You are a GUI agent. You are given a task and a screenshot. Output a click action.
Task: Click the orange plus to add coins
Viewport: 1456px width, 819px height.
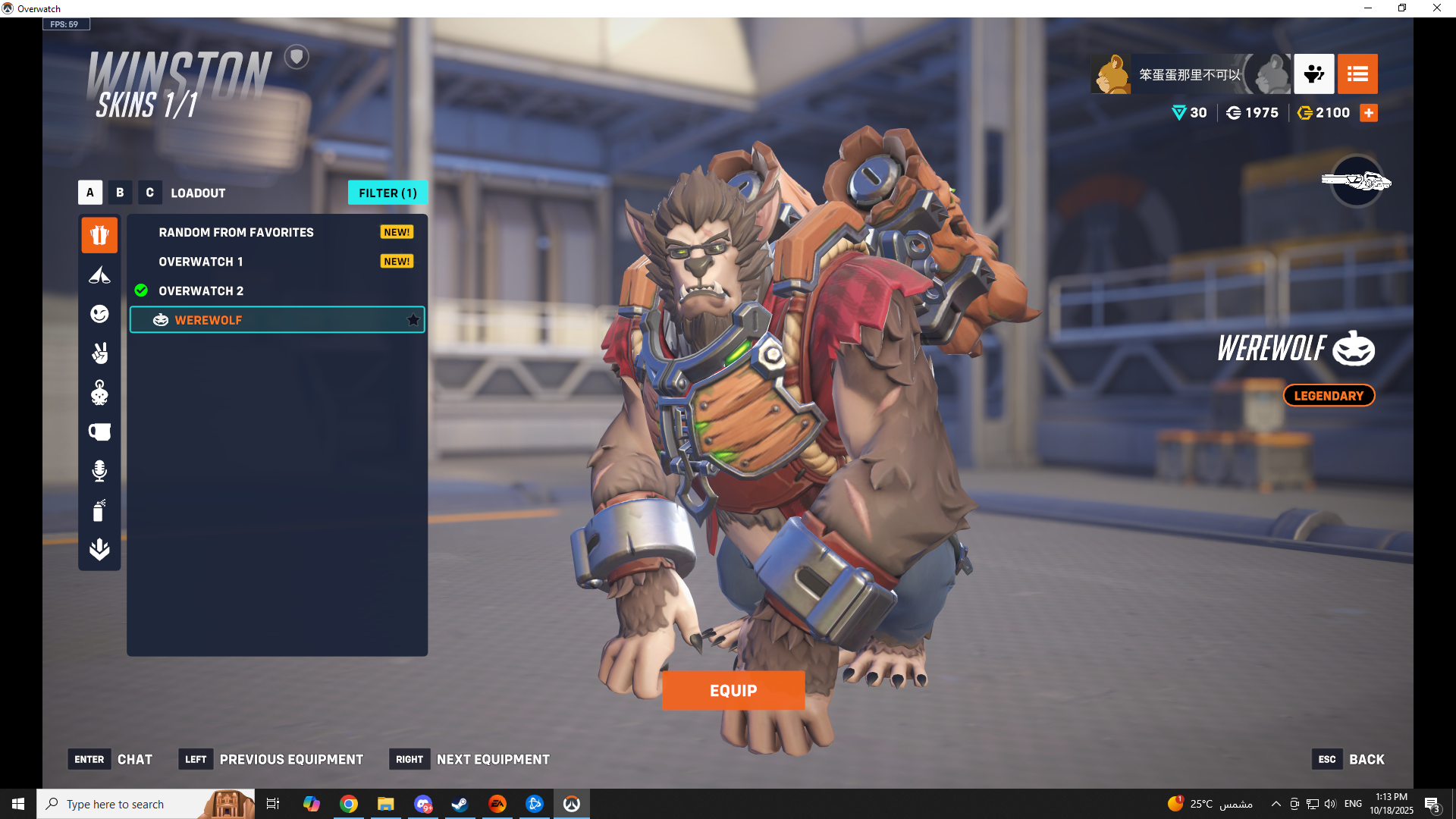(x=1369, y=113)
